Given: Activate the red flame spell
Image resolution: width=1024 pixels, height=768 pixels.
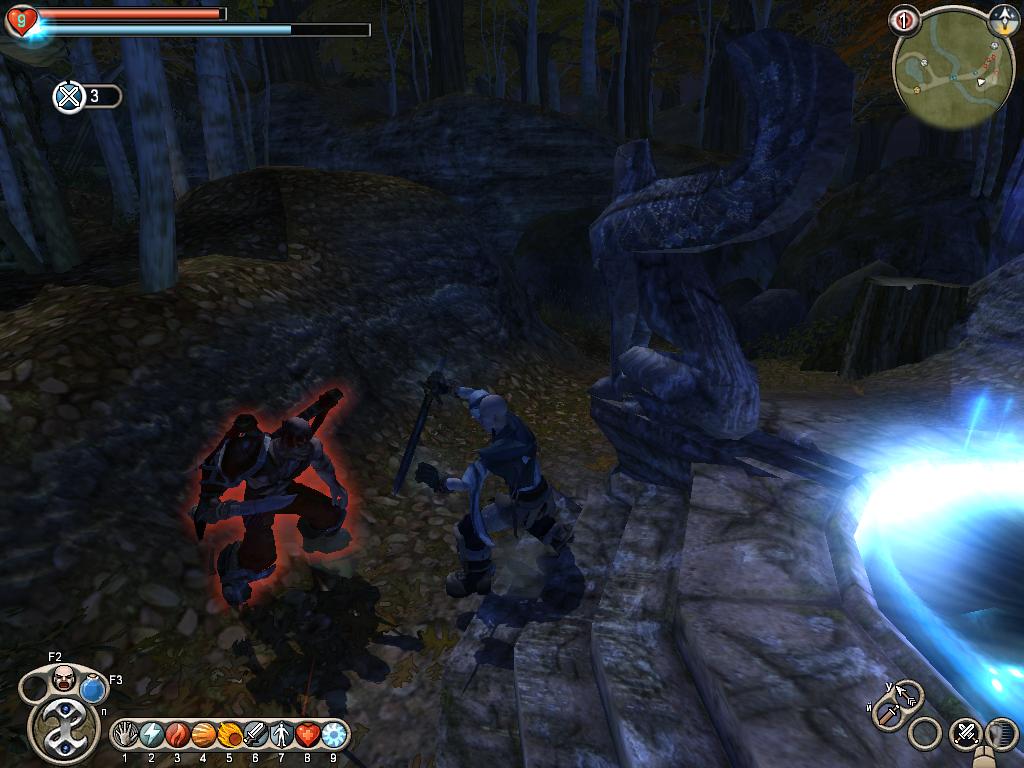Looking at the screenshot, I should point(177,735).
